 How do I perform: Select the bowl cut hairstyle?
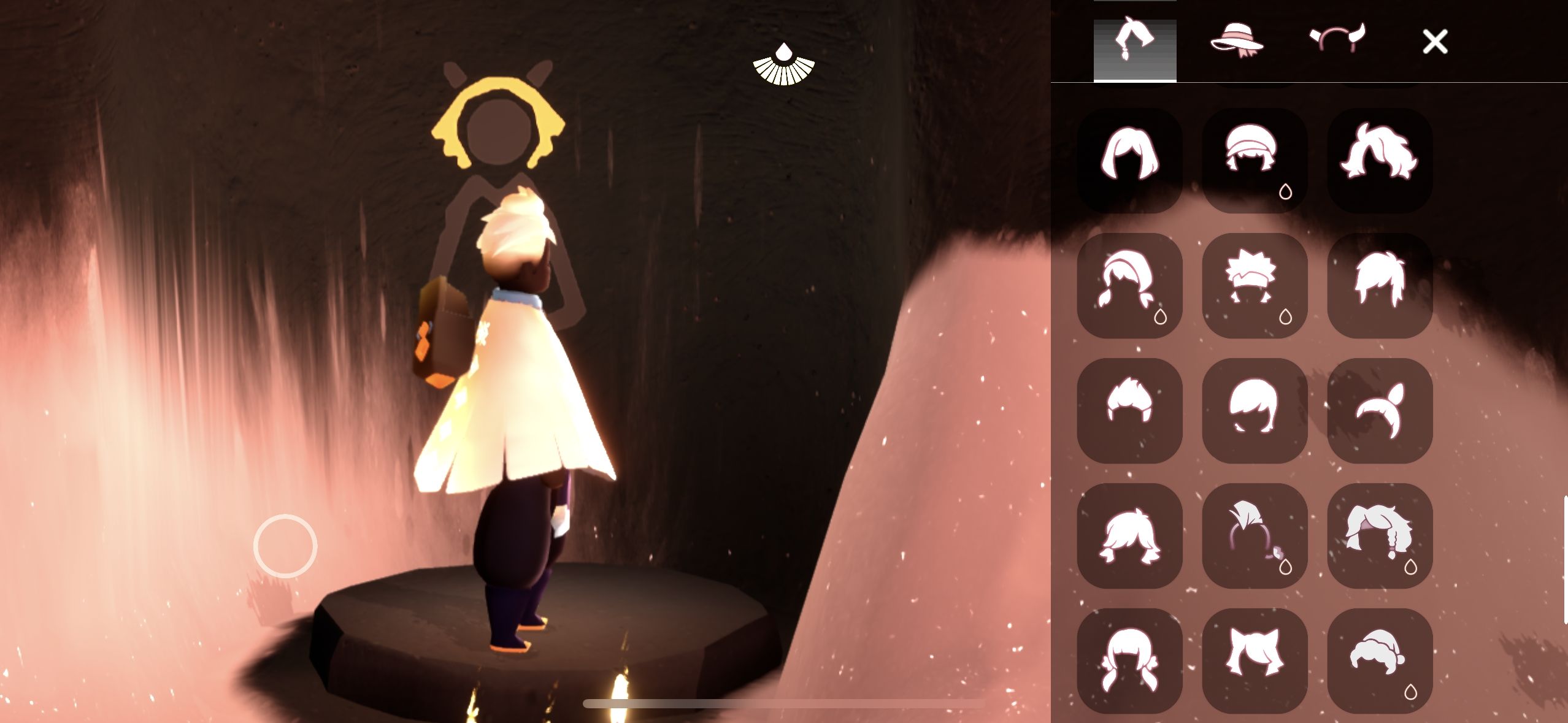(x=1255, y=411)
